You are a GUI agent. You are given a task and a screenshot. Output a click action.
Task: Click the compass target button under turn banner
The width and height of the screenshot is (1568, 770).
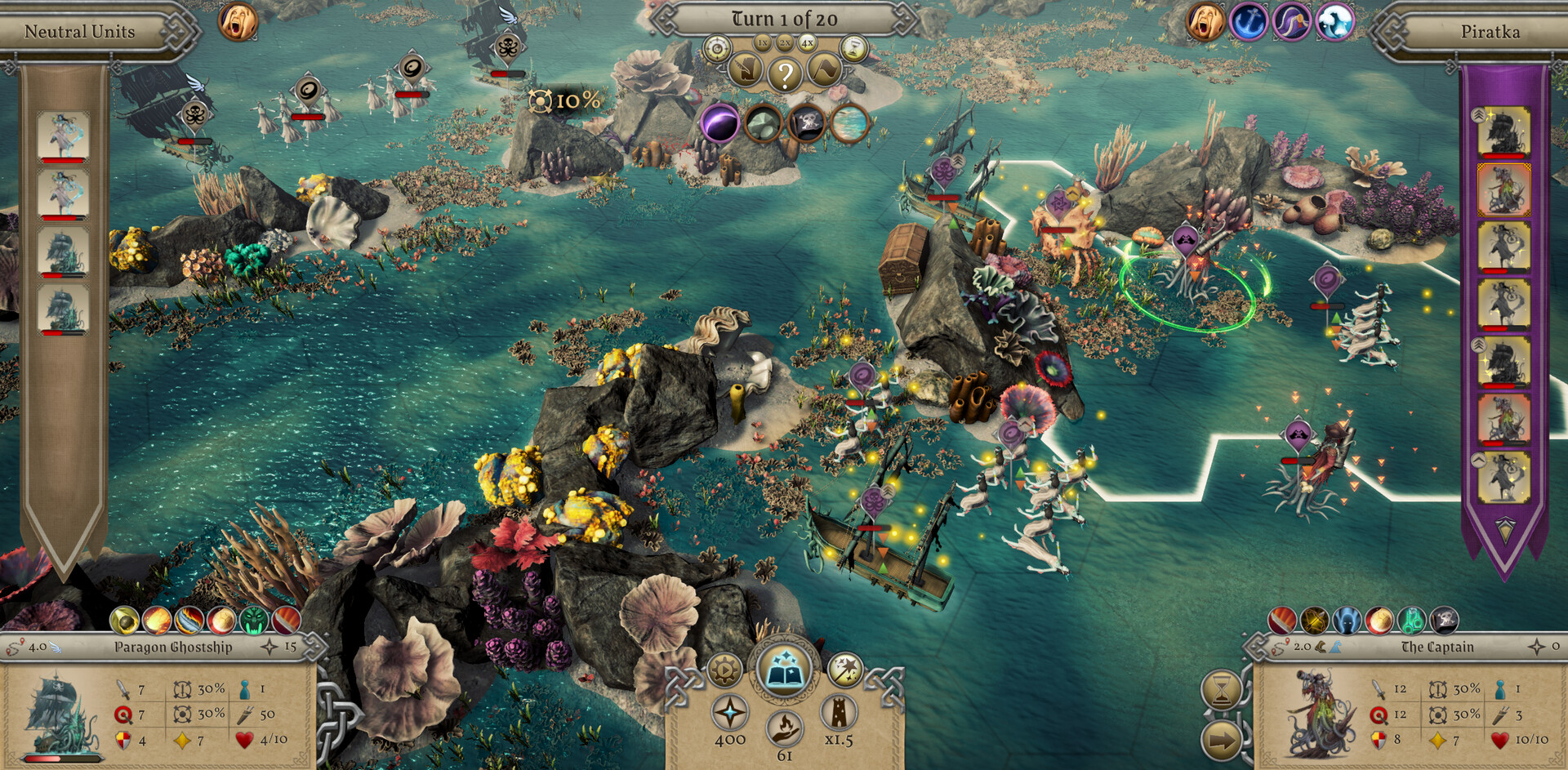717,49
